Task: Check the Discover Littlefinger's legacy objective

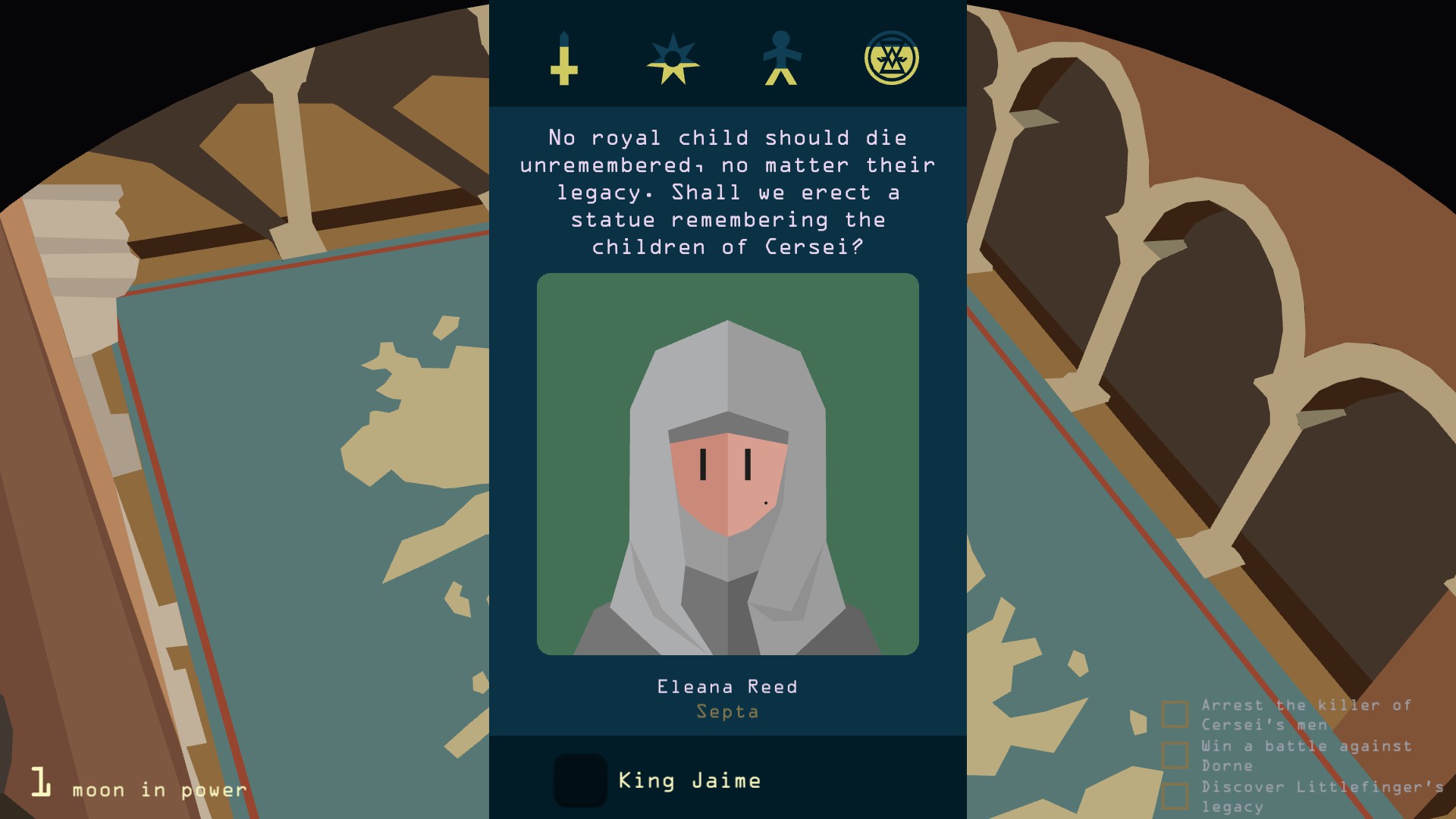Action: click(1175, 796)
